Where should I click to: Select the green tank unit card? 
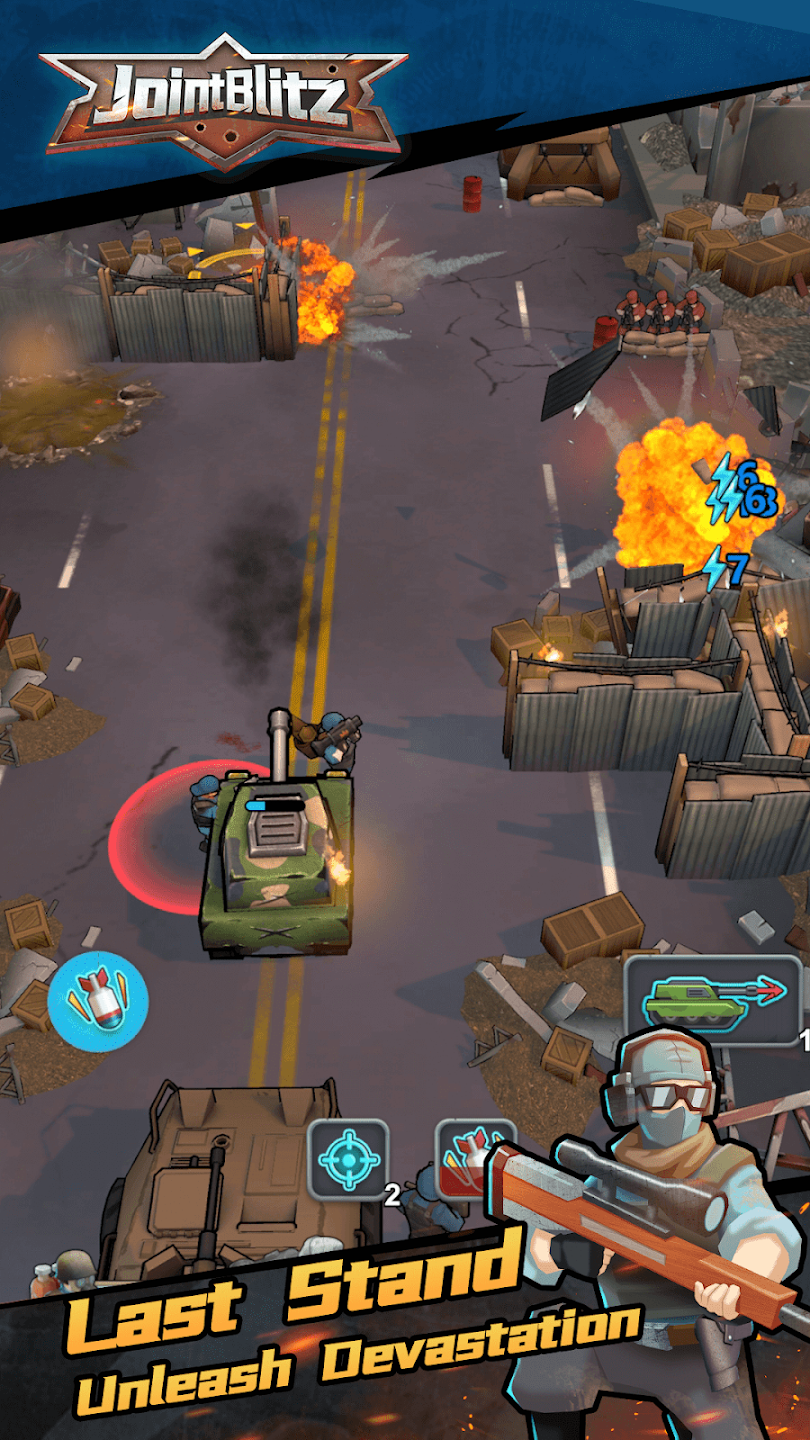[712, 1000]
